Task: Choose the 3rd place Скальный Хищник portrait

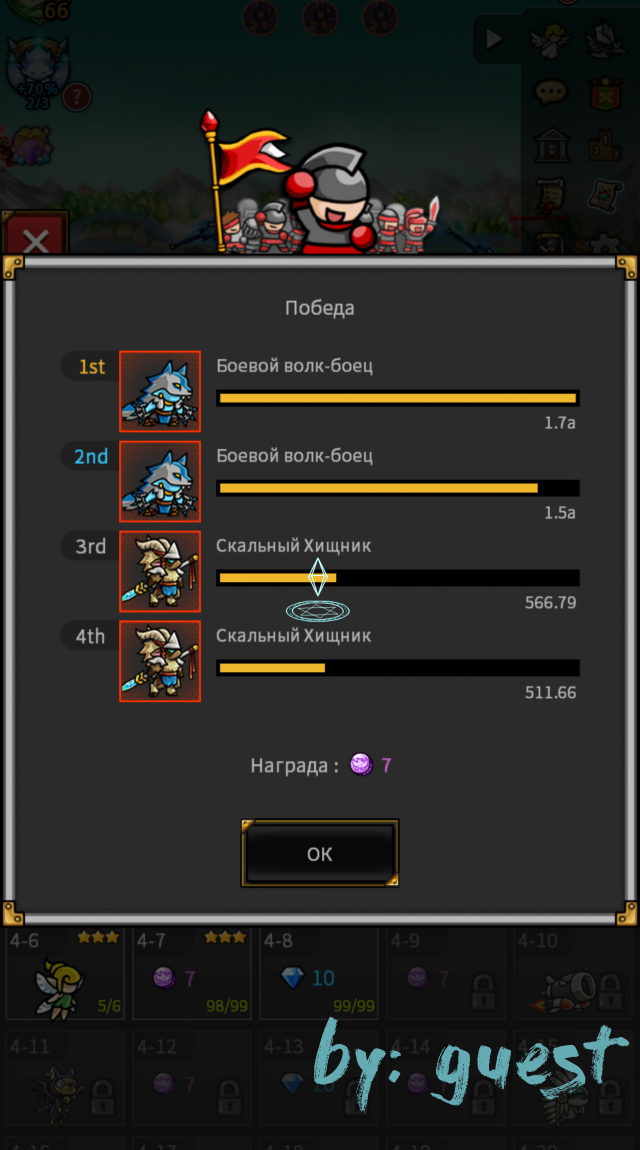Action: coord(160,571)
